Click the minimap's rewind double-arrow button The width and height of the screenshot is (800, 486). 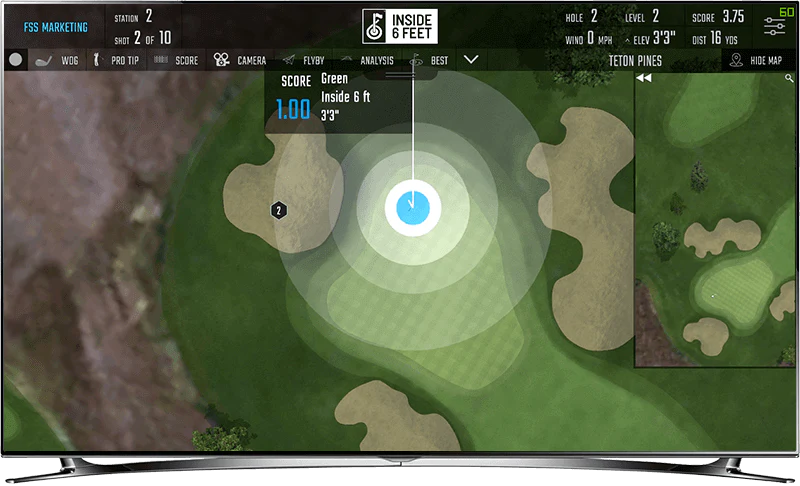point(644,78)
